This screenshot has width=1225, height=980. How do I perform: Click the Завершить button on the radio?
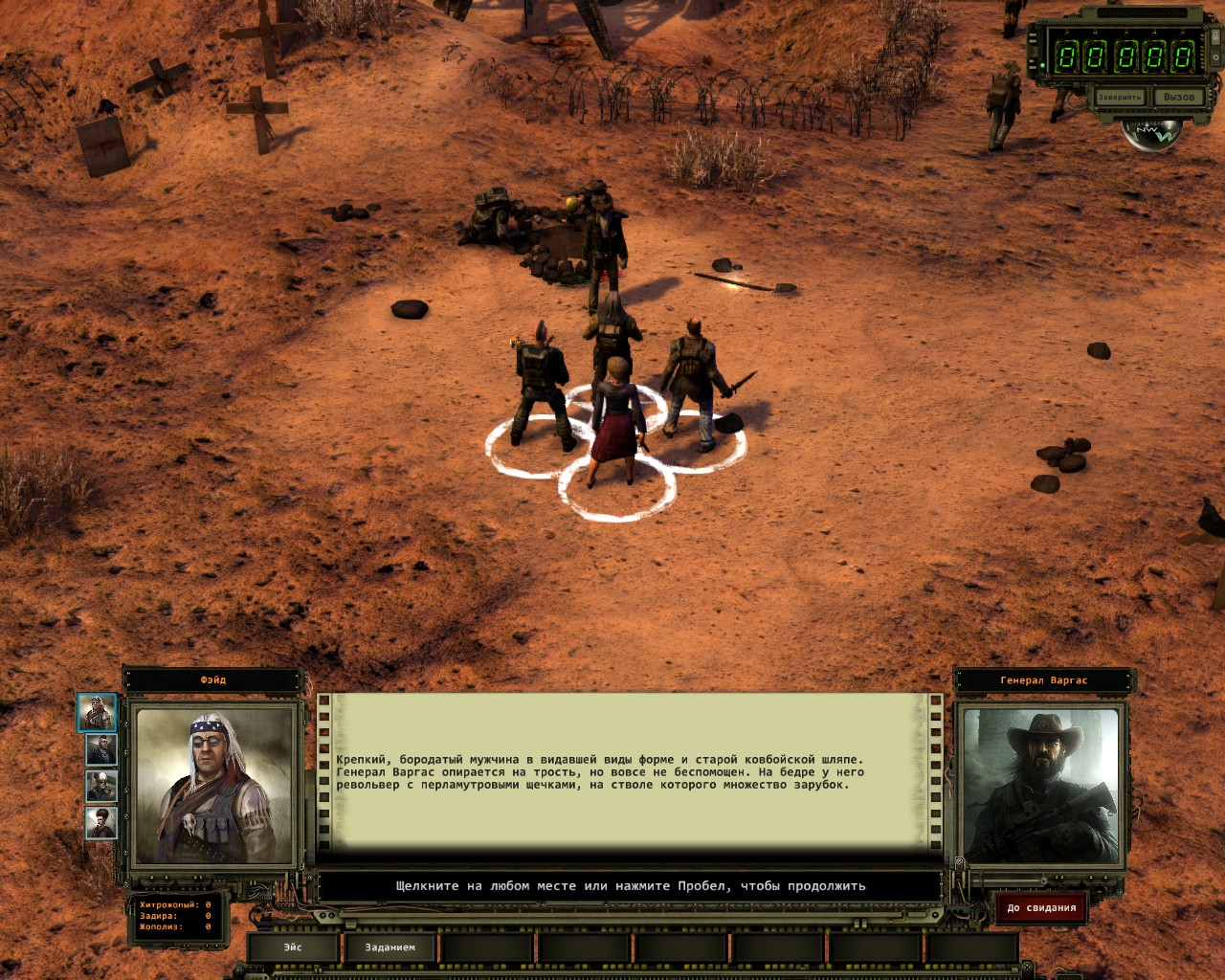coord(1119,98)
